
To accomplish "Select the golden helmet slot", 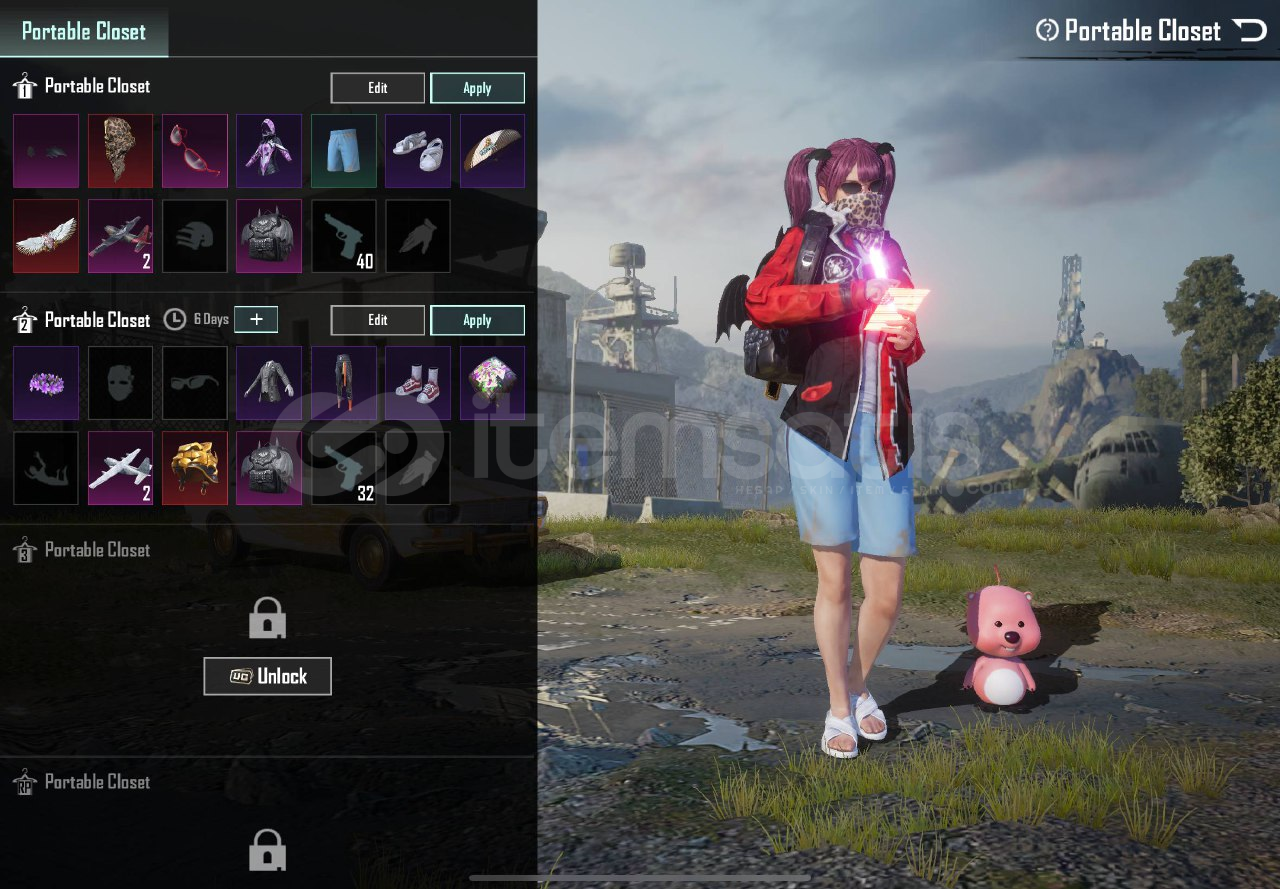I will click(x=195, y=468).
